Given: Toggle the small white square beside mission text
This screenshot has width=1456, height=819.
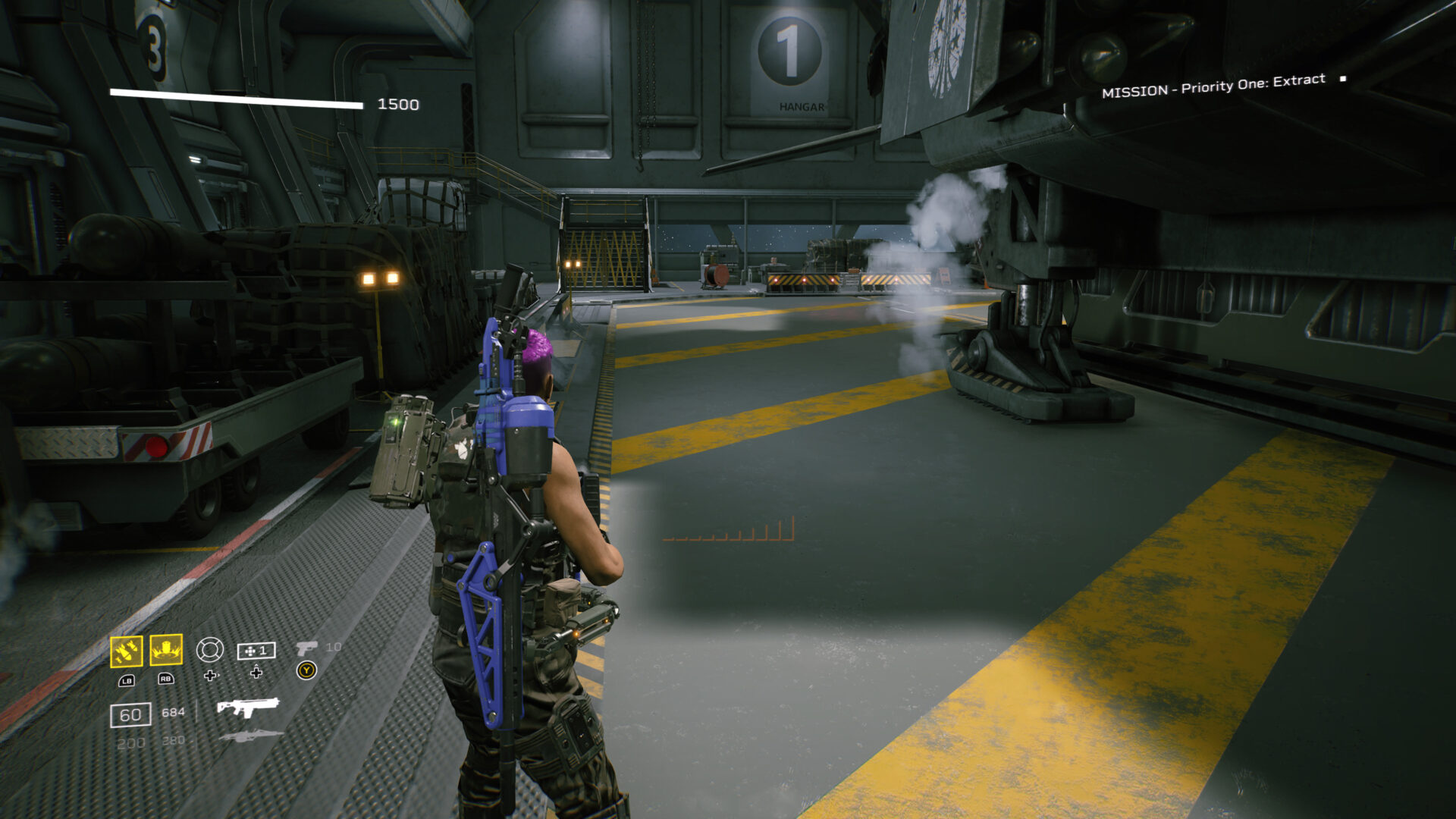Looking at the screenshot, I should [1342, 79].
